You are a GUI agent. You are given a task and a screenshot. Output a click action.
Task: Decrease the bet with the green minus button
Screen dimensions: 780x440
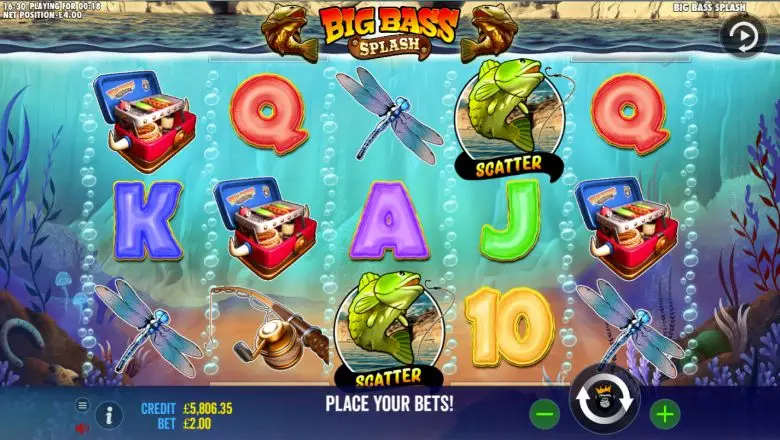(545, 412)
